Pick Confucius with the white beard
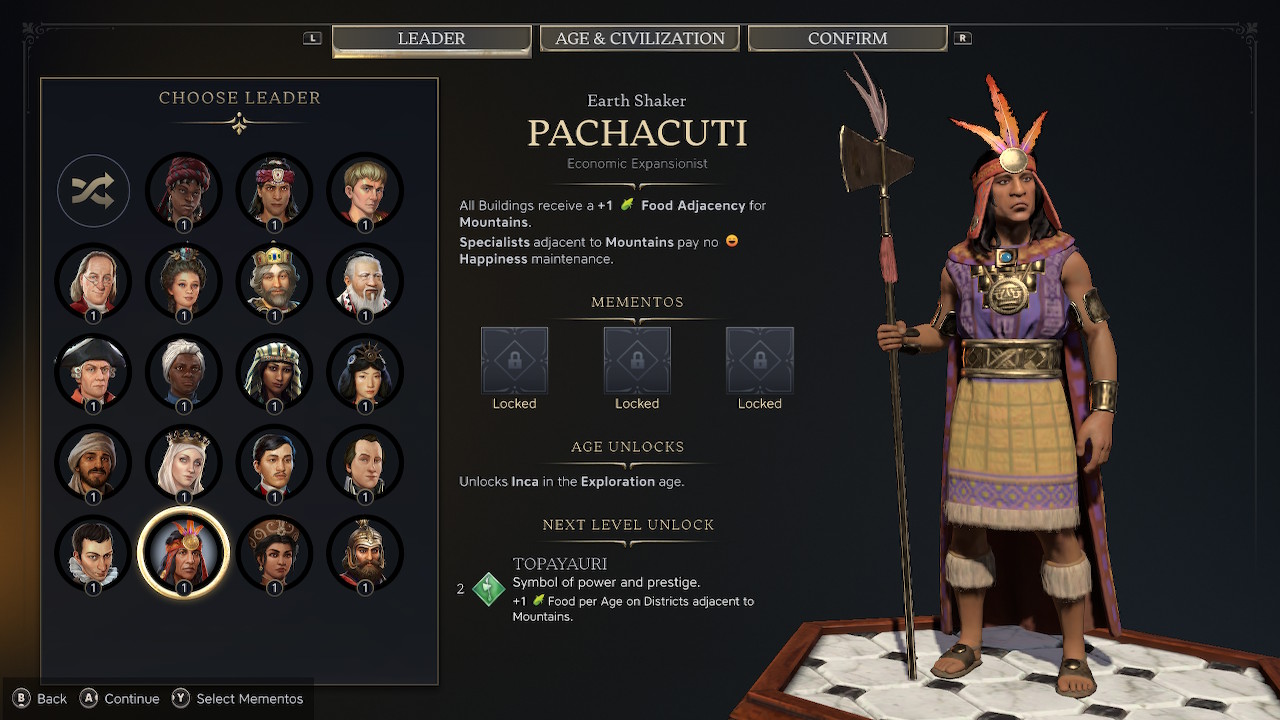Screen dimensions: 1280x720 click(365, 281)
